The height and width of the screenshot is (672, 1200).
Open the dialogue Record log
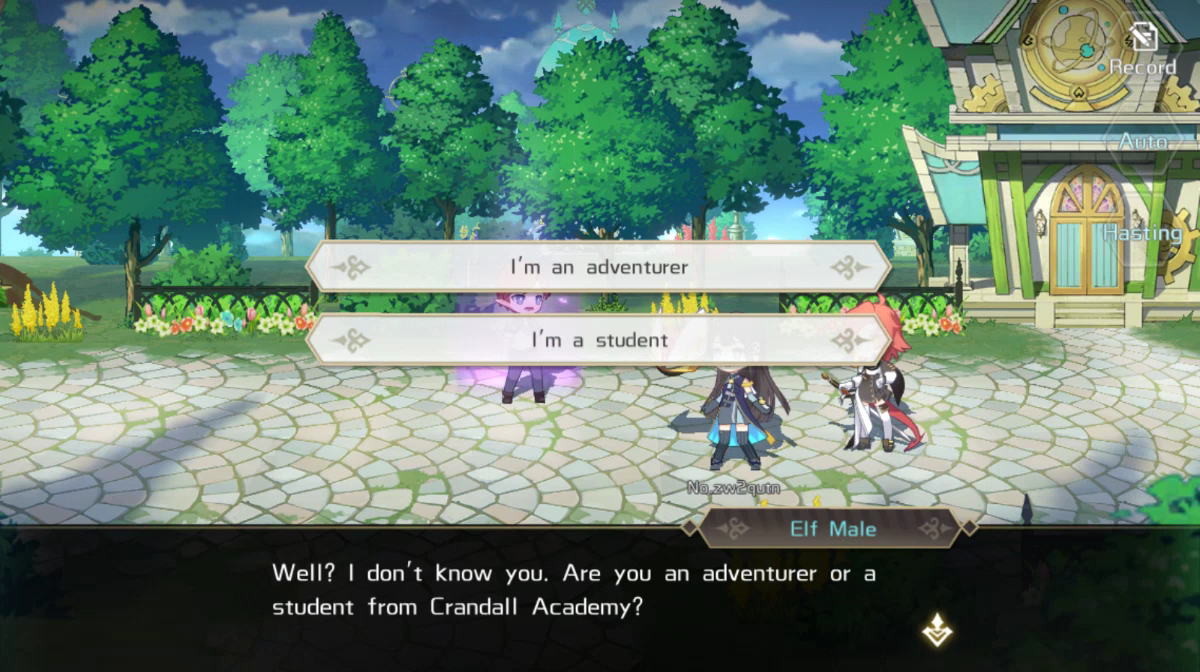[x=1142, y=54]
